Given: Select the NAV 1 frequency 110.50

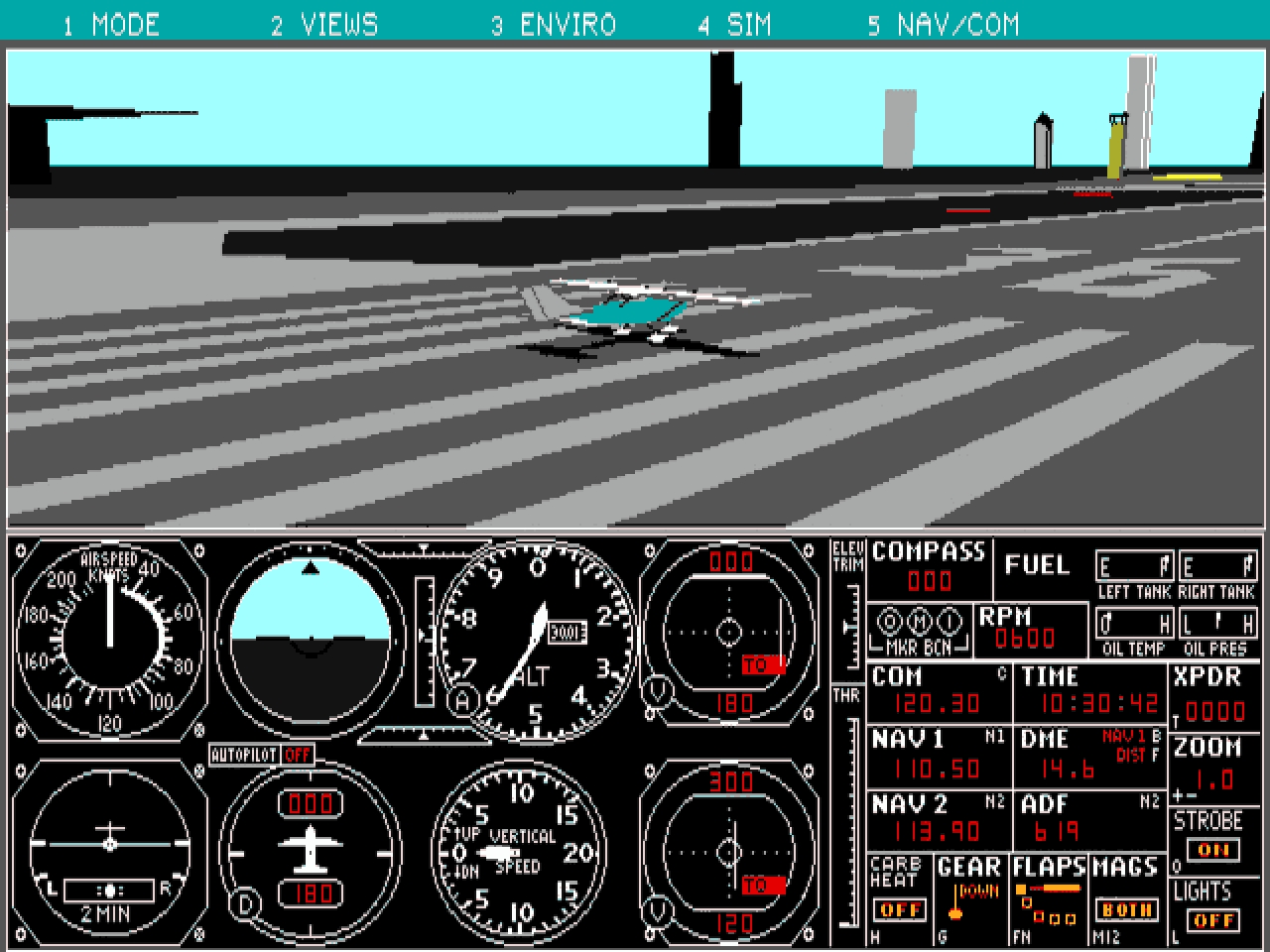Looking at the screenshot, I should point(937,769).
